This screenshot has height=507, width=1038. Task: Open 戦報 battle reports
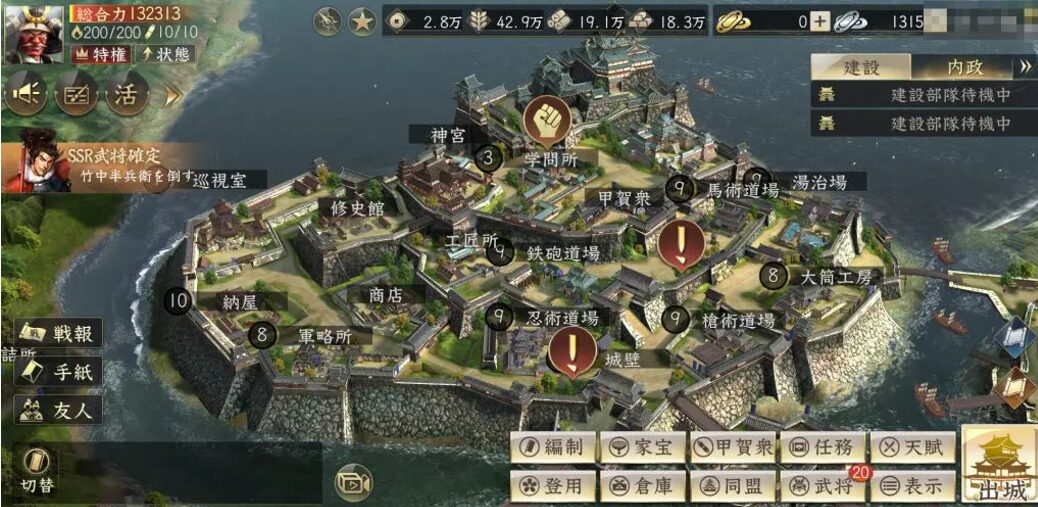(x=60, y=334)
